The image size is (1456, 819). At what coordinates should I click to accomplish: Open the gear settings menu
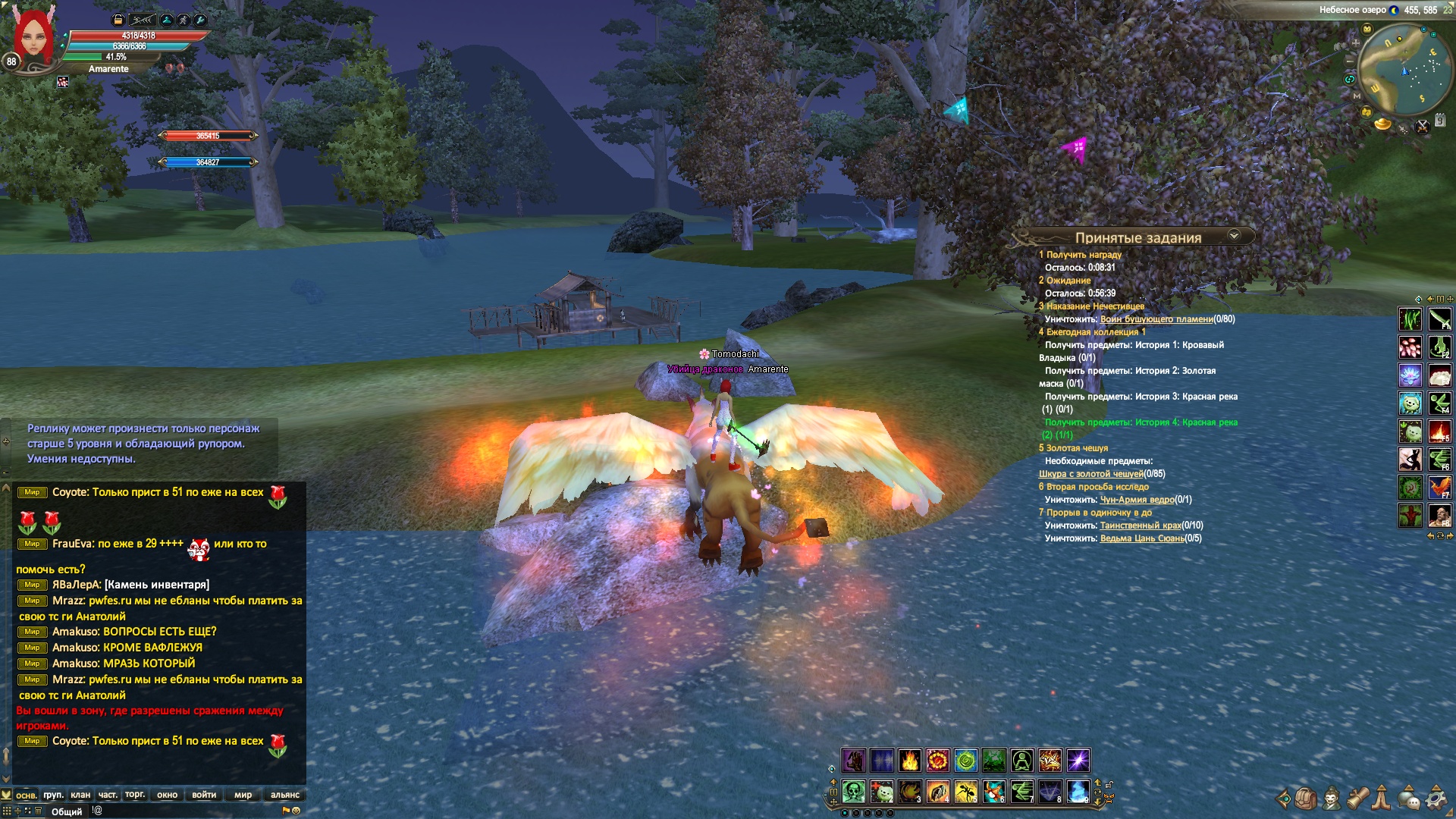(x=1436, y=798)
